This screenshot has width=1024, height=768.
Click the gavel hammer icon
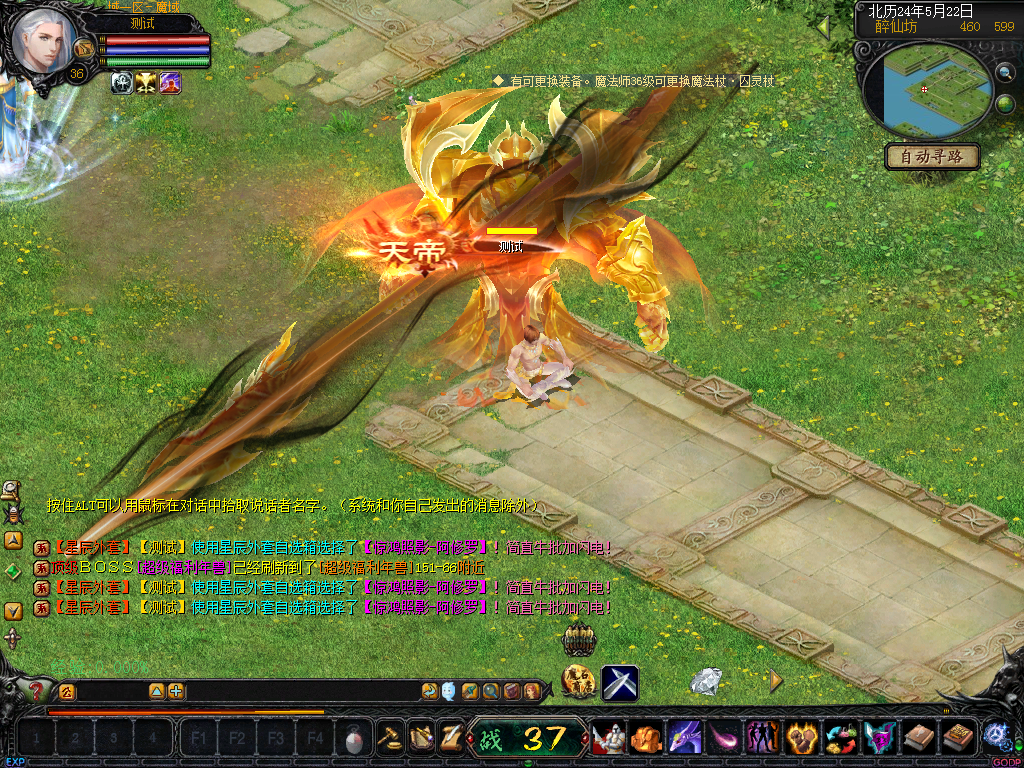click(x=390, y=738)
